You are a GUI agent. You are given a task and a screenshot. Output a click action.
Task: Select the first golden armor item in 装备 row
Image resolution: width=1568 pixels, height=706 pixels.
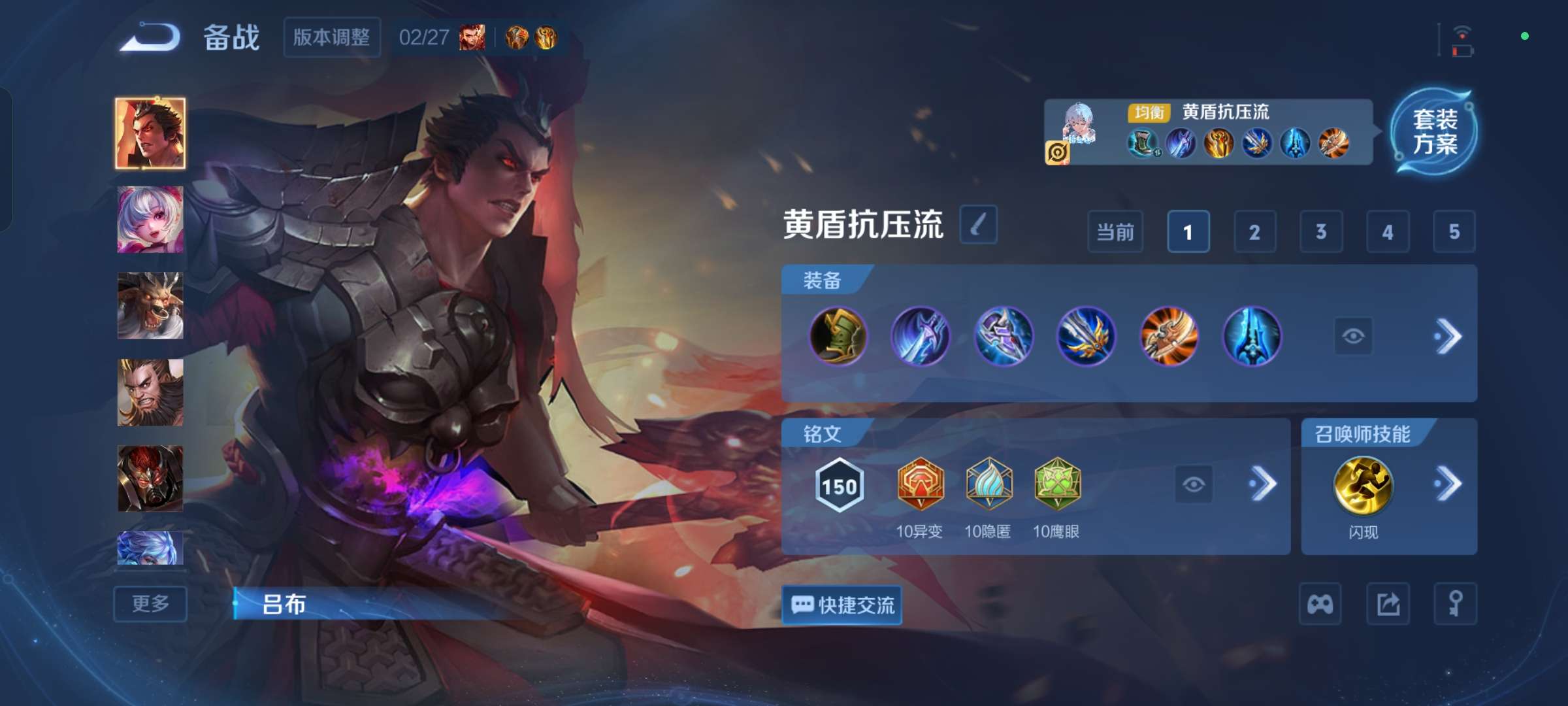coord(839,336)
